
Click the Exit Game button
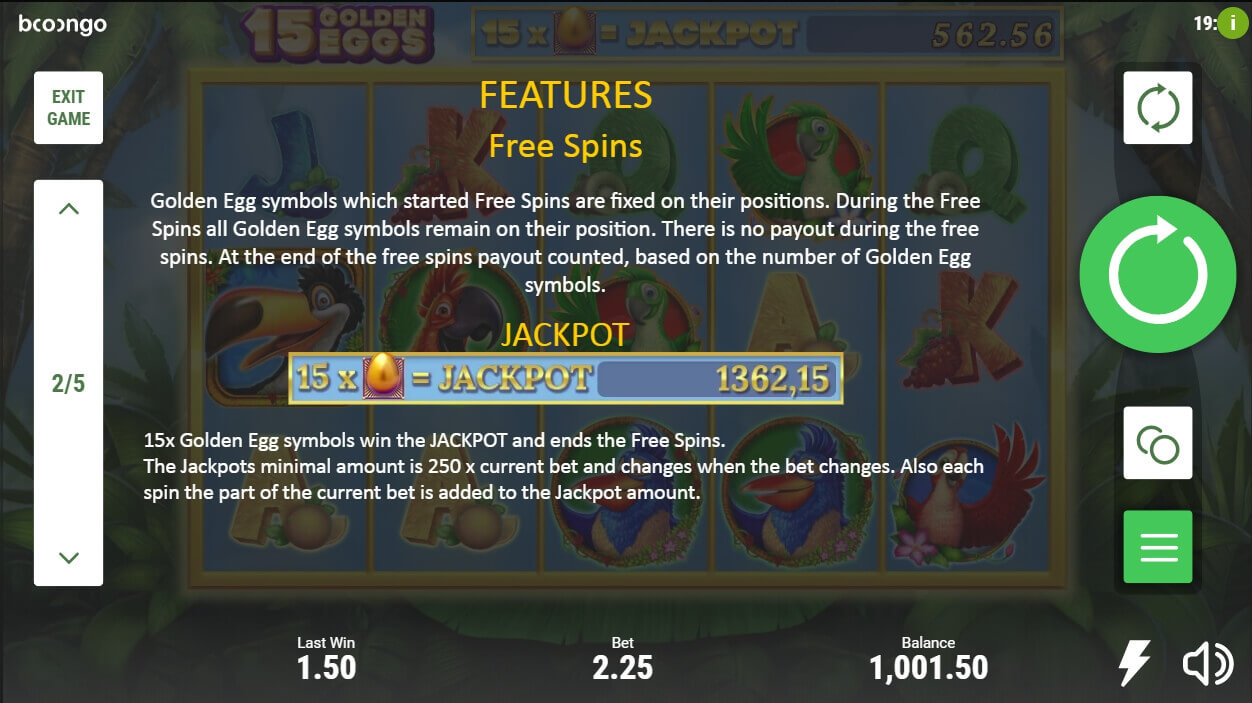(69, 108)
